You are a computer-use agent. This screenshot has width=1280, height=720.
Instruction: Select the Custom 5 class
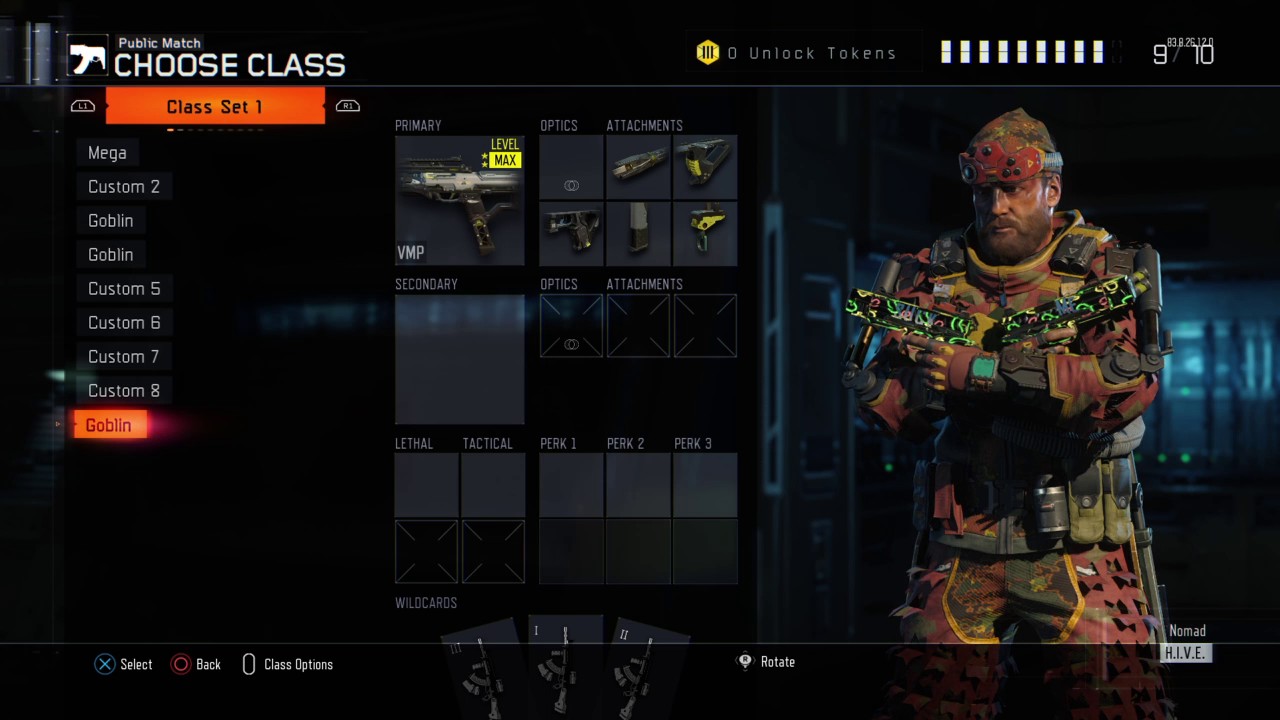[x=124, y=289]
